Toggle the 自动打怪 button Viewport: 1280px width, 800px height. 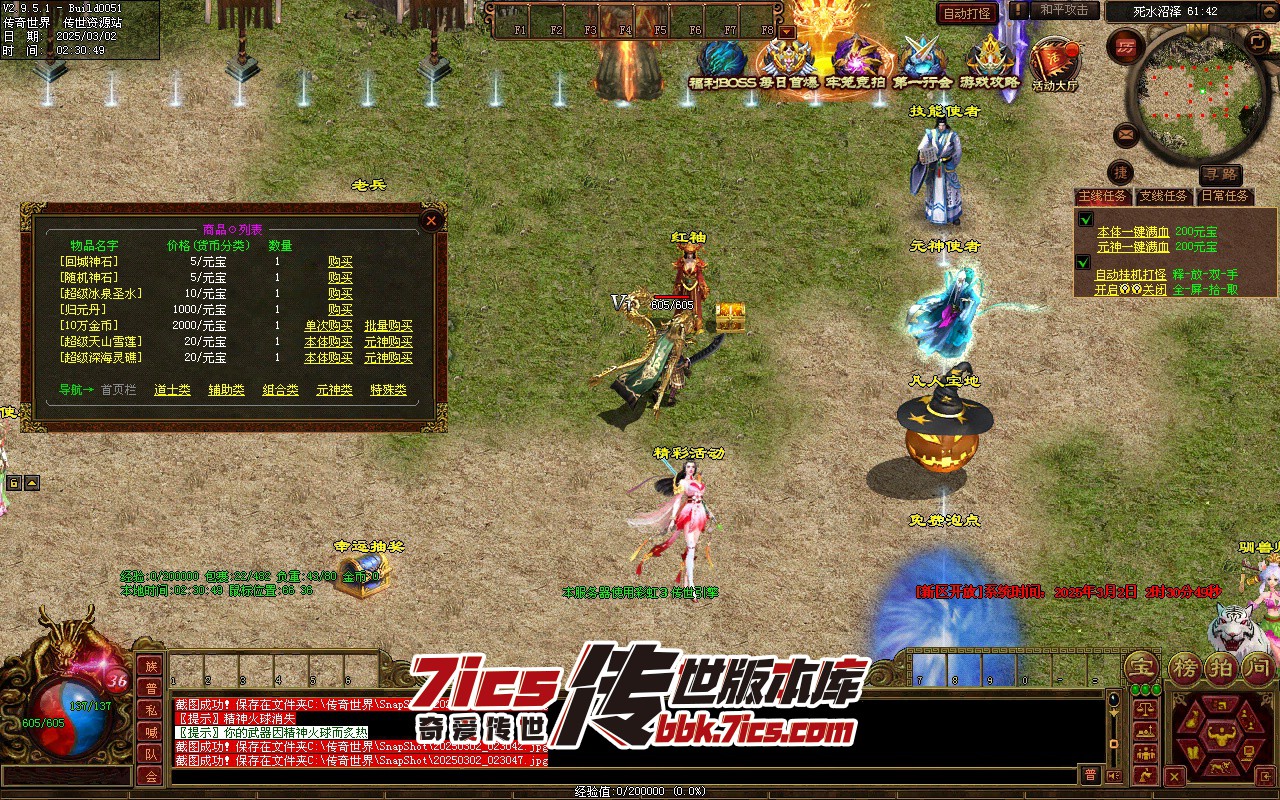[967, 13]
